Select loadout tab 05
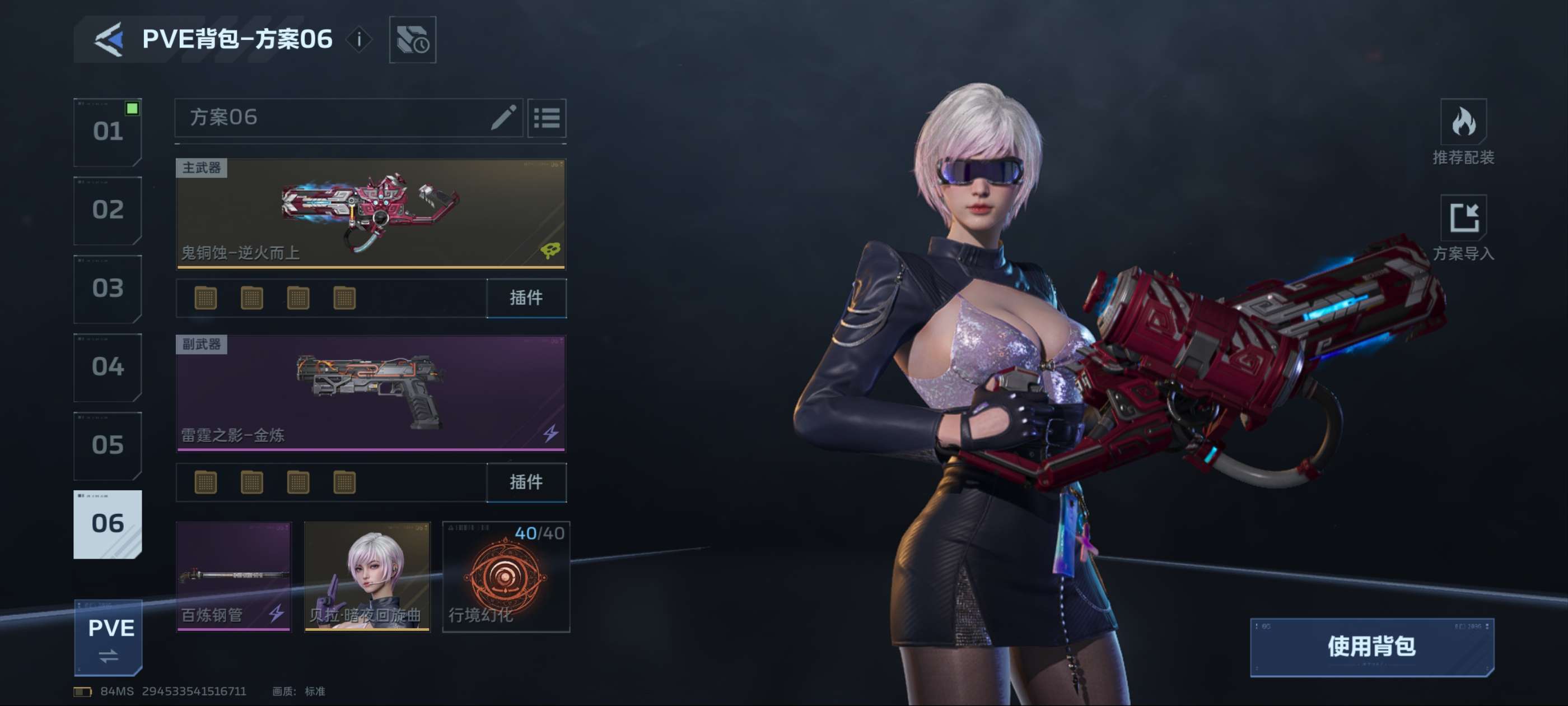 (108, 445)
